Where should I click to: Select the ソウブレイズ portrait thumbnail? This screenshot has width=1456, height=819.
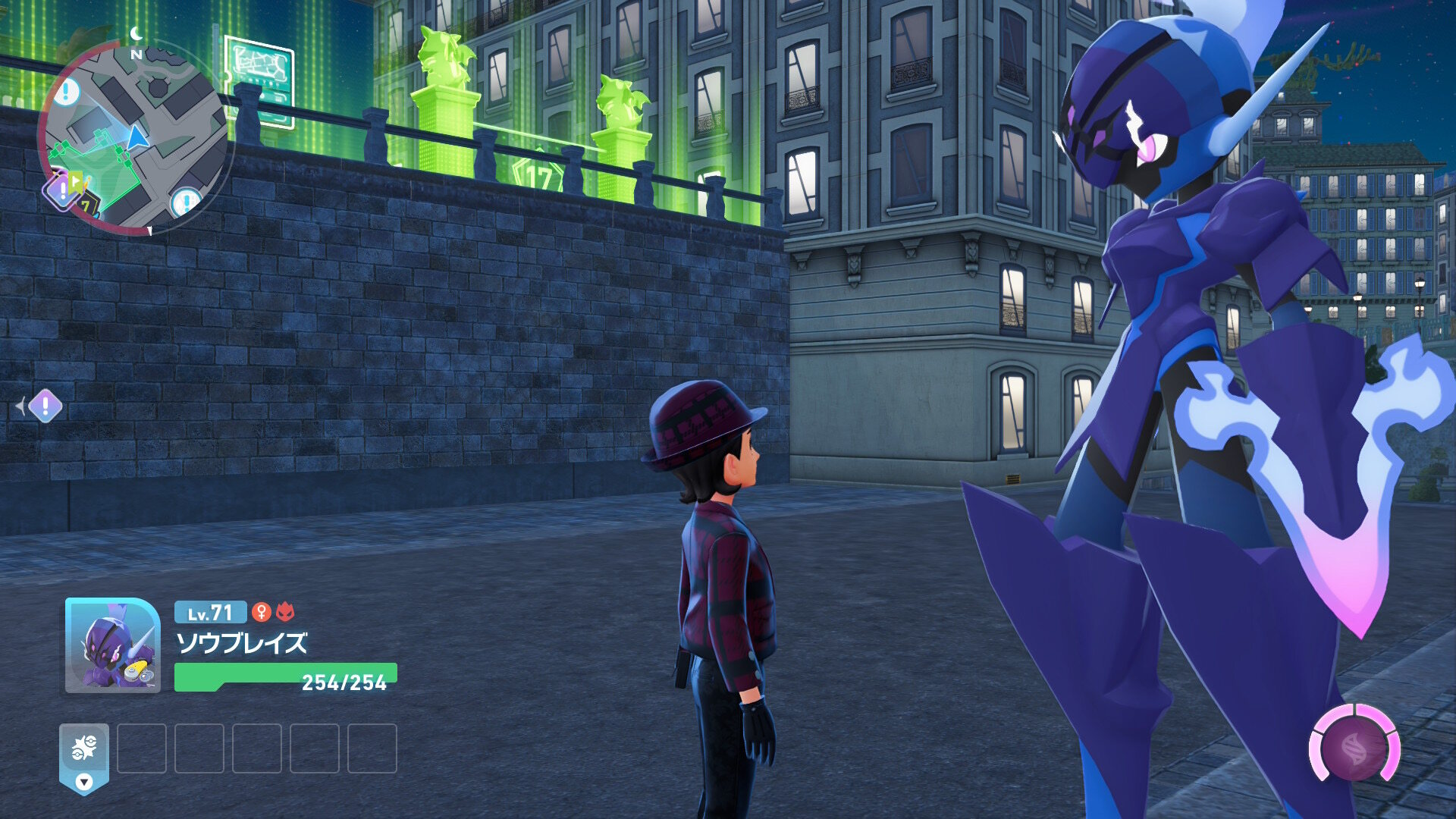point(113,645)
